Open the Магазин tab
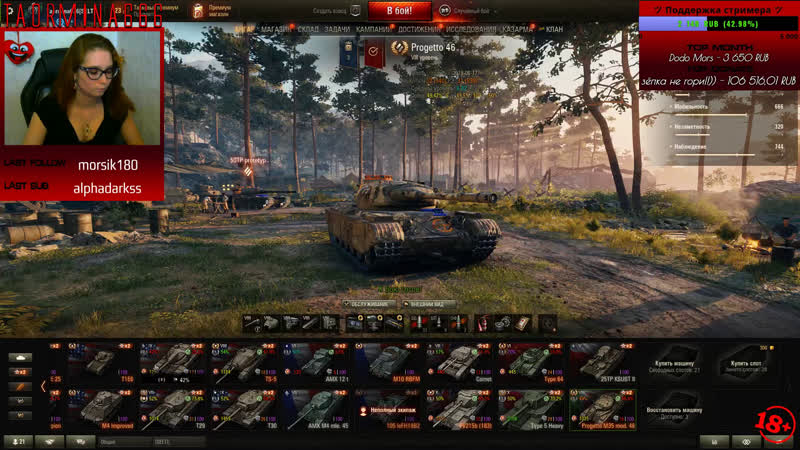 [x=276, y=29]
